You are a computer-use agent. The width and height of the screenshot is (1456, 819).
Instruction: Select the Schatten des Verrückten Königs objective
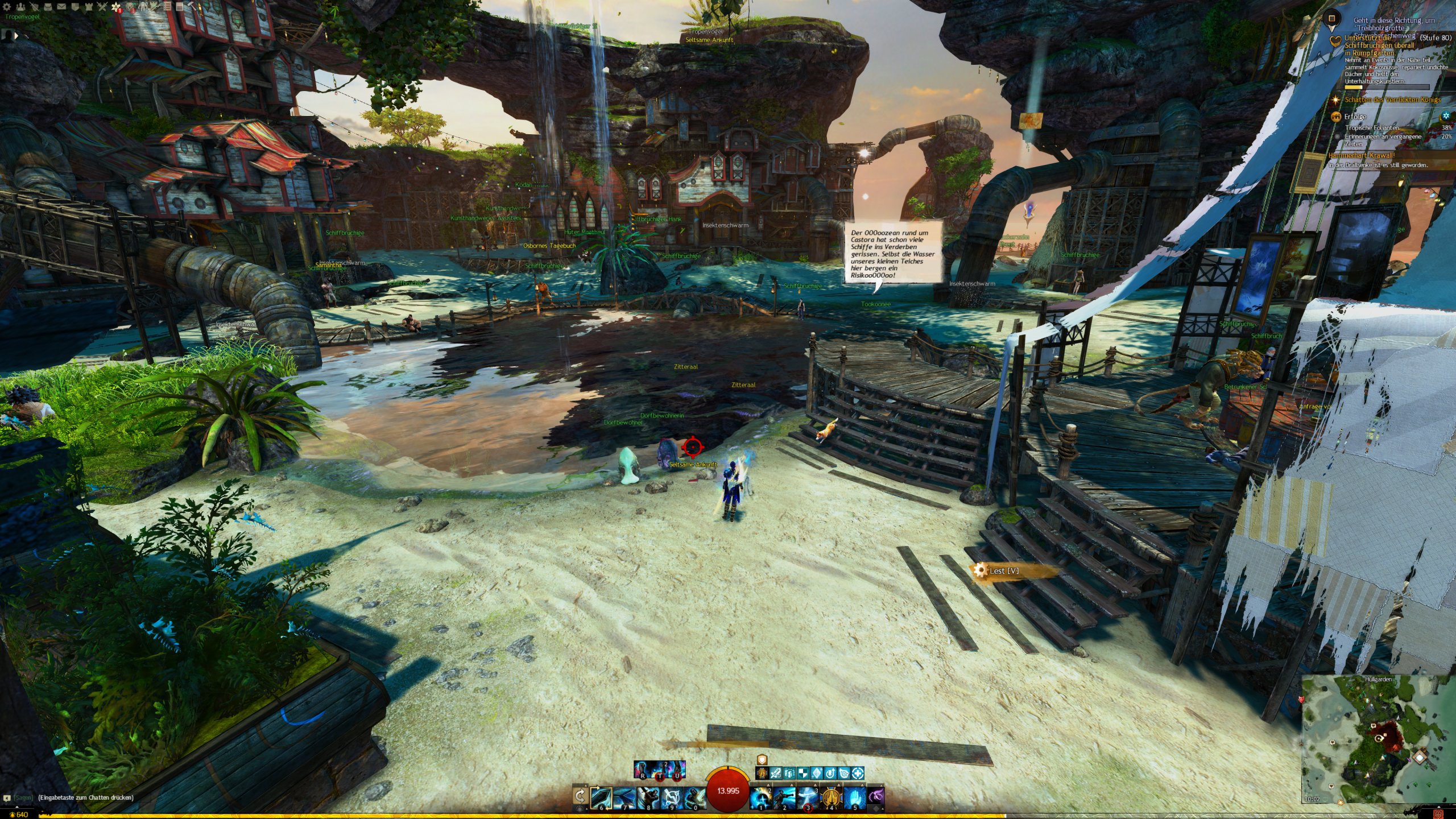(1392, 100)
